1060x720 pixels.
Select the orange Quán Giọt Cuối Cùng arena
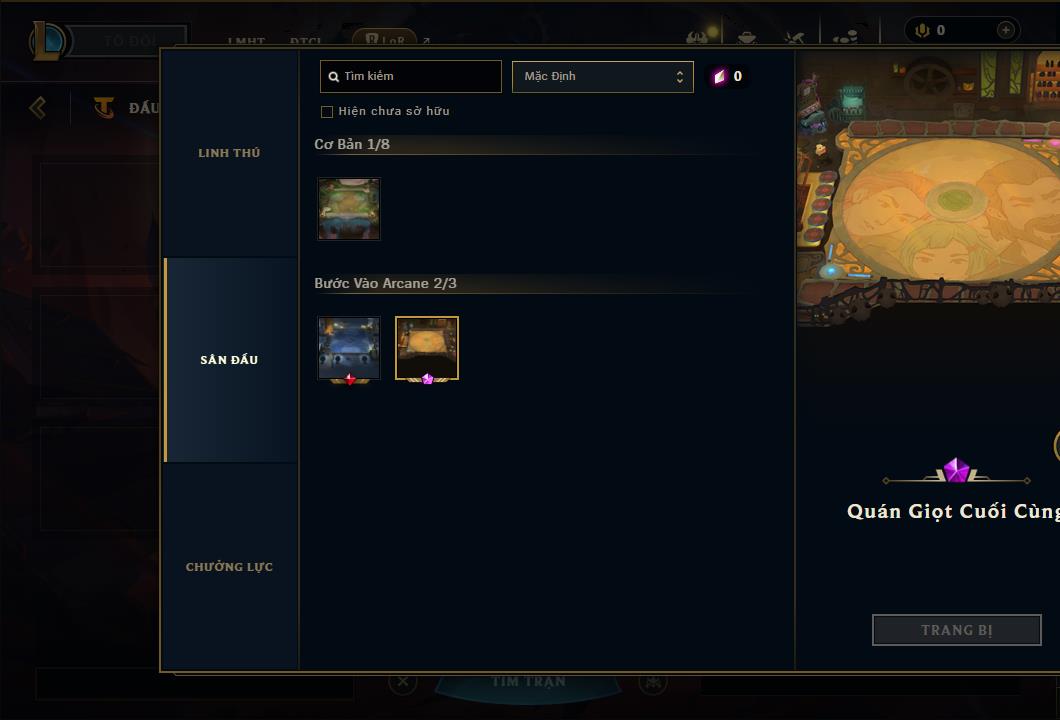pos(427,348)
